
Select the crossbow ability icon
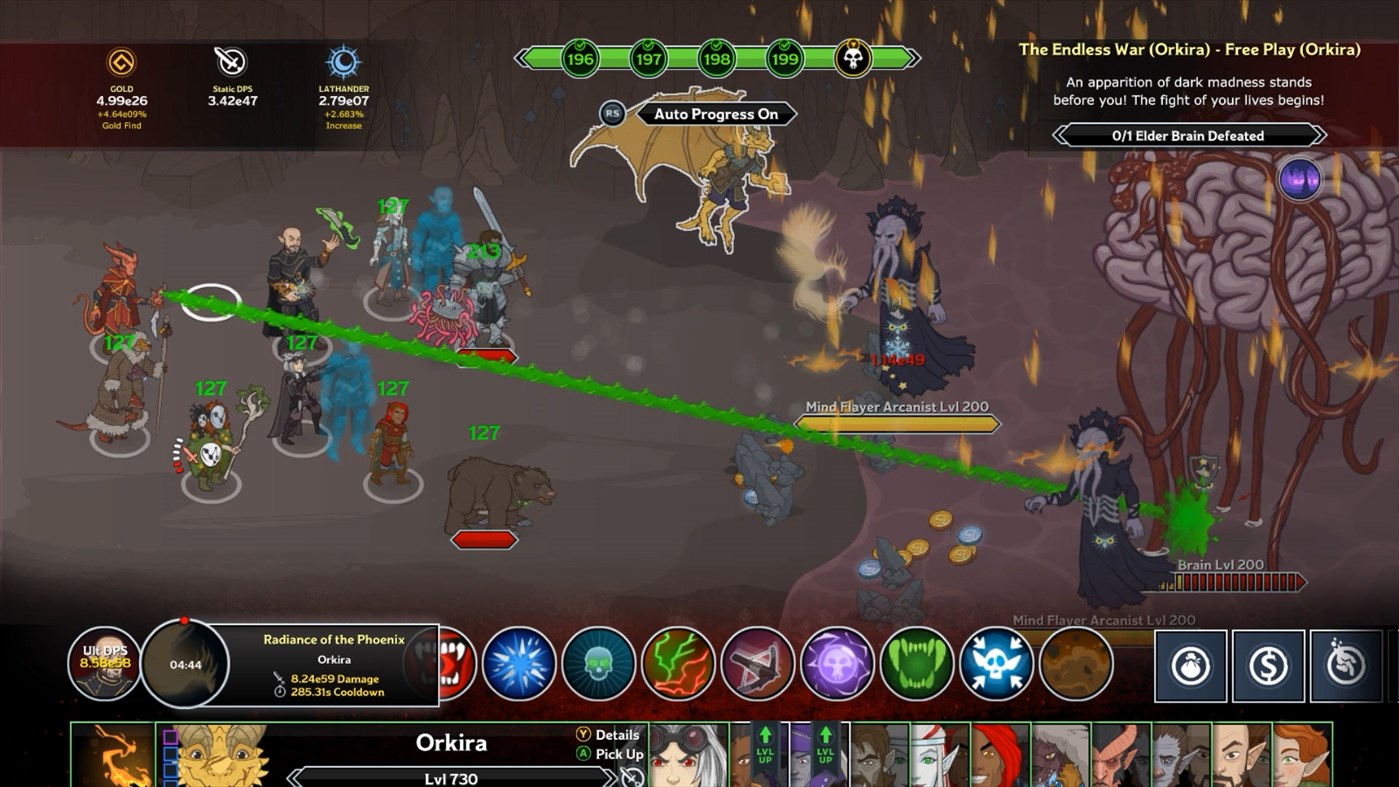pyautogui.click(x=758, y=662)
